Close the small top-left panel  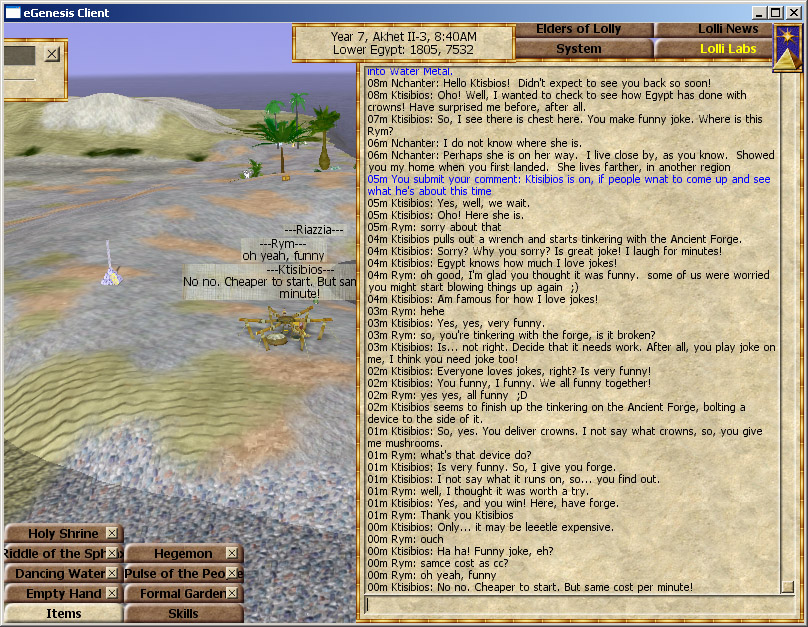52,54
